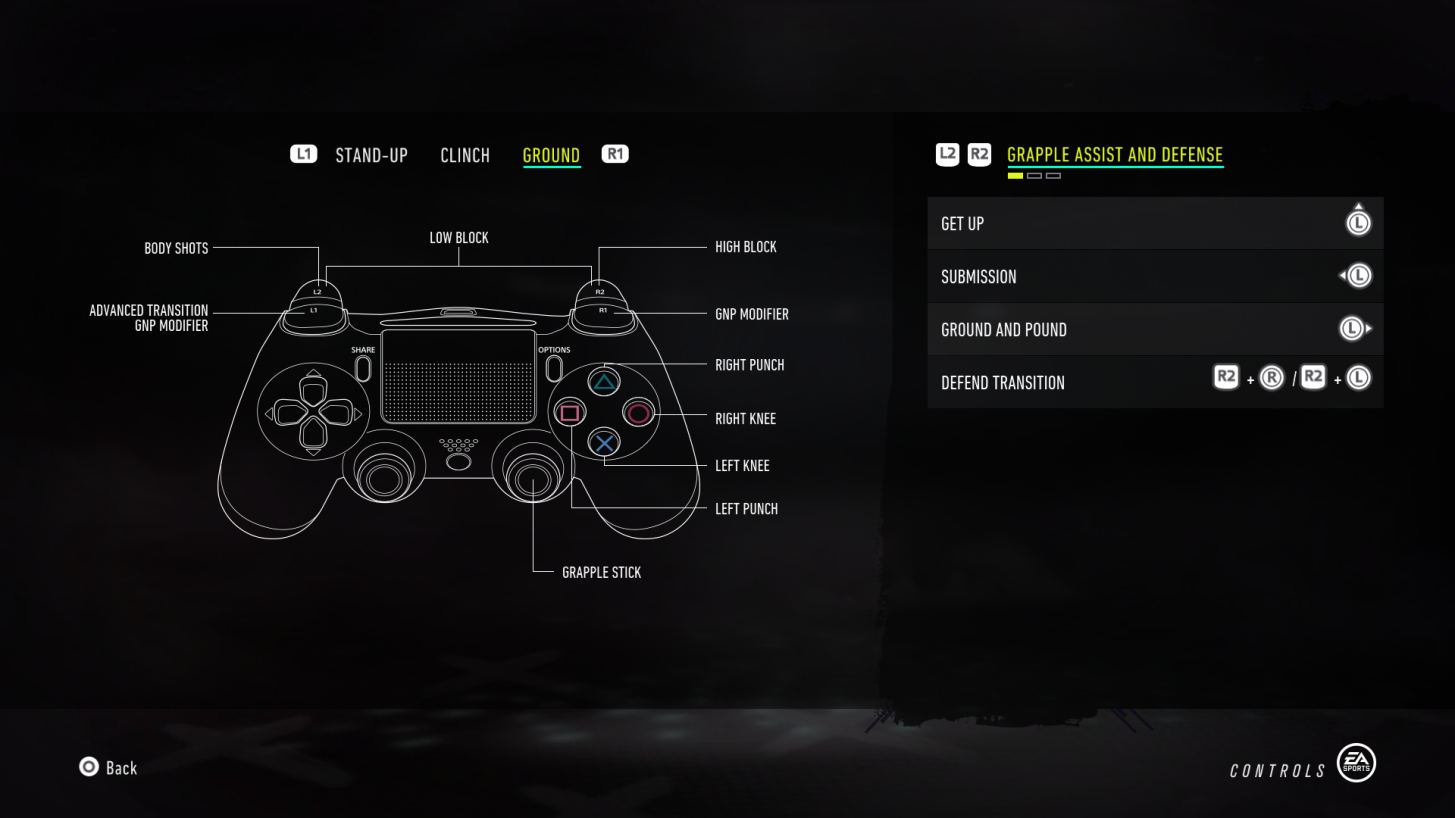Viewport: 1455px width, 818px height.
Task: Select the Cross button assigned to Left Knee
Action: pyautogui.click(x=603, y=443)
